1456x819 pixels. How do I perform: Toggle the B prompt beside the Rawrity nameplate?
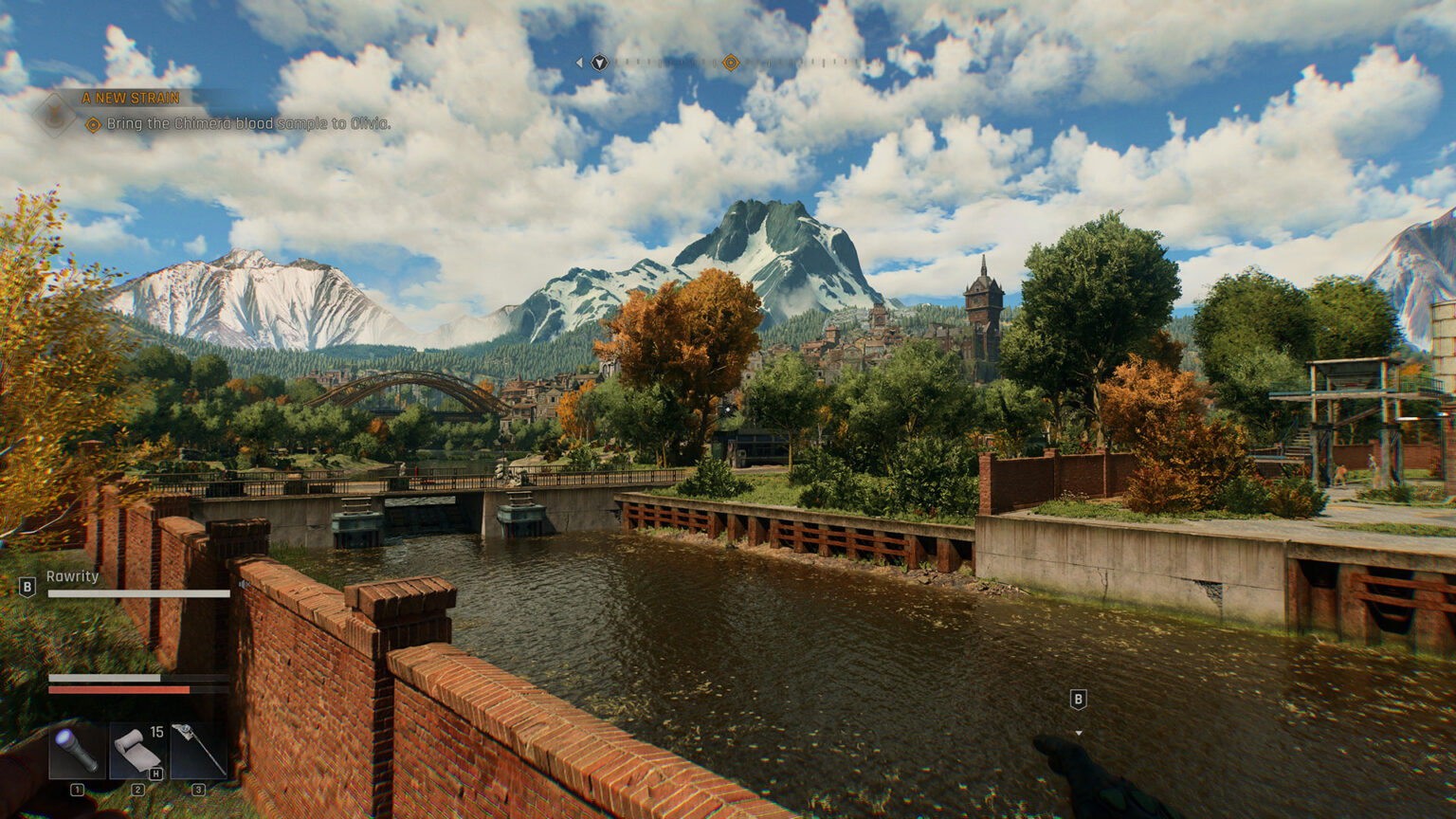(27, 585)
